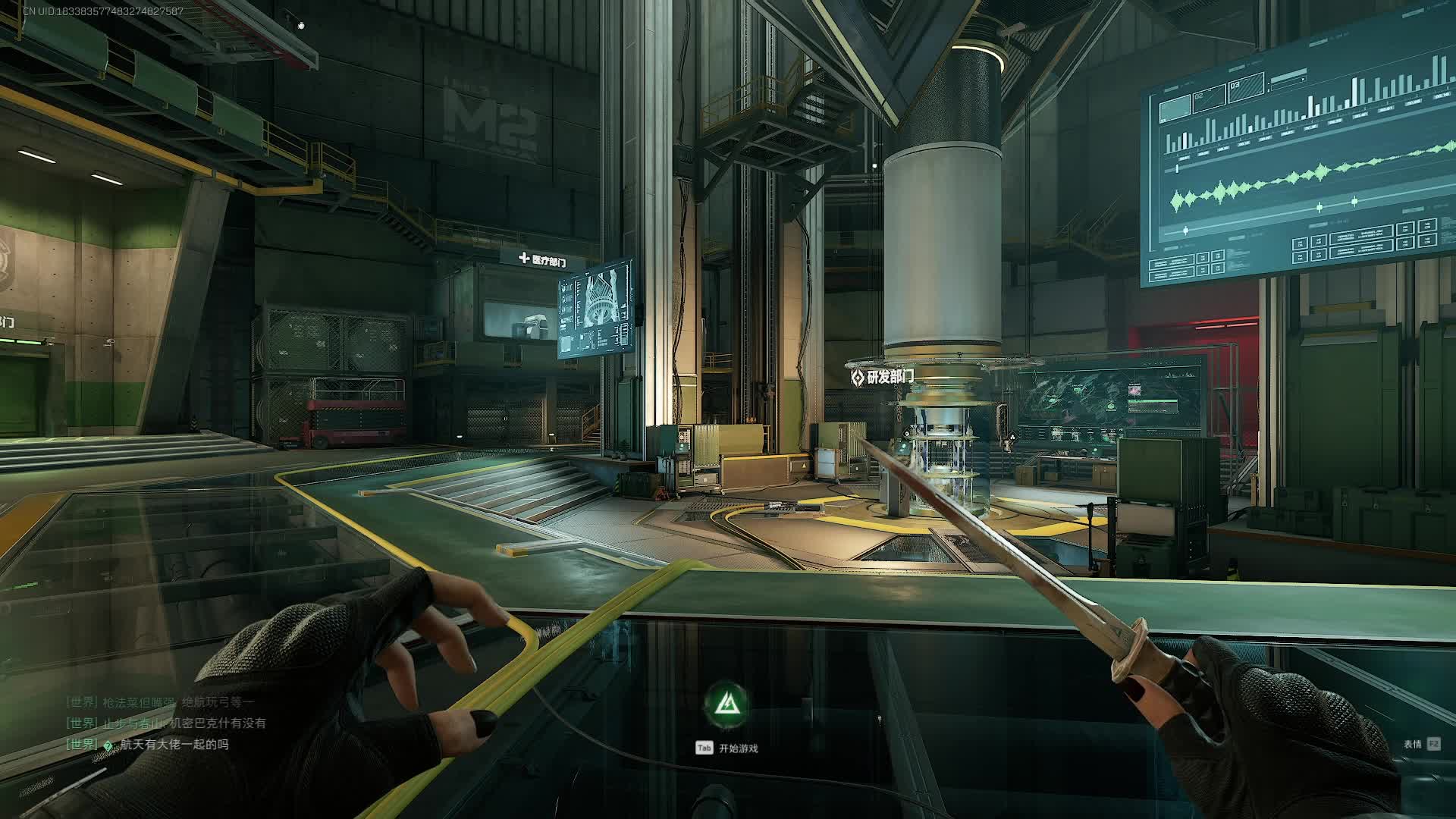Open the world chat message log

[x=167, y=723]
